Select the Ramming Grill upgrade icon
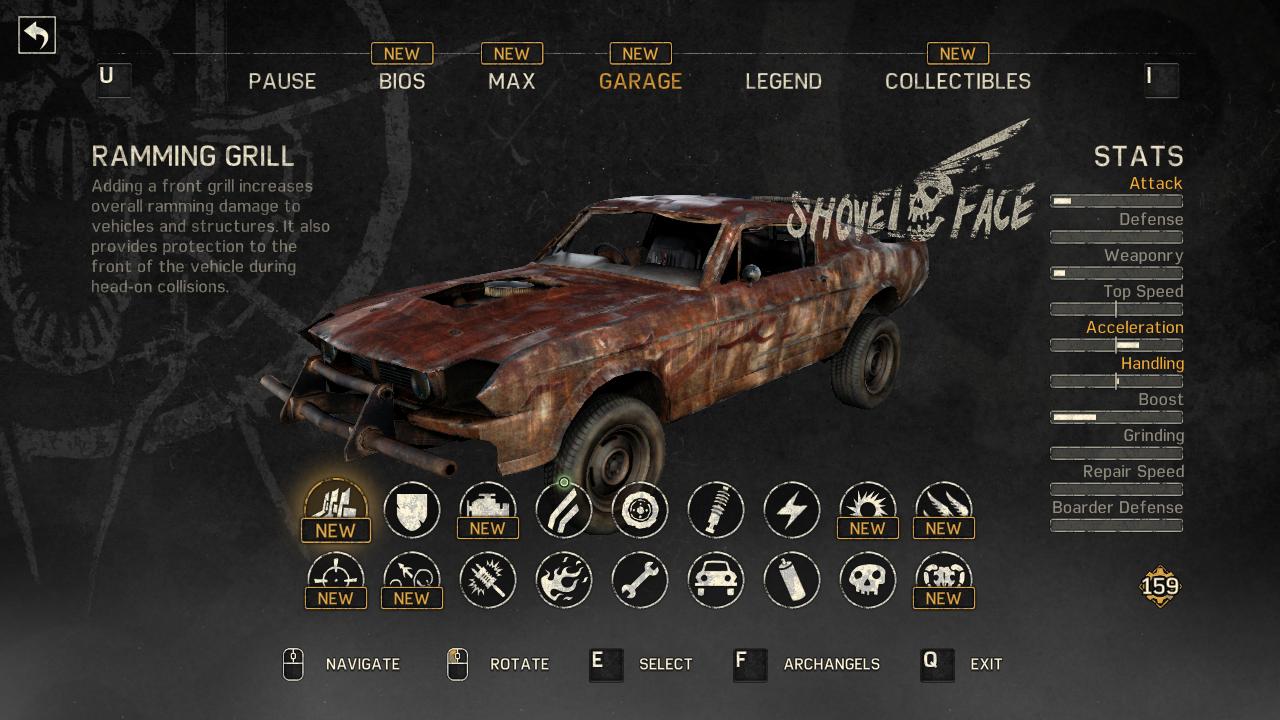The width and height of the screenshot is (1280, 720). click(x=336, y=510)
